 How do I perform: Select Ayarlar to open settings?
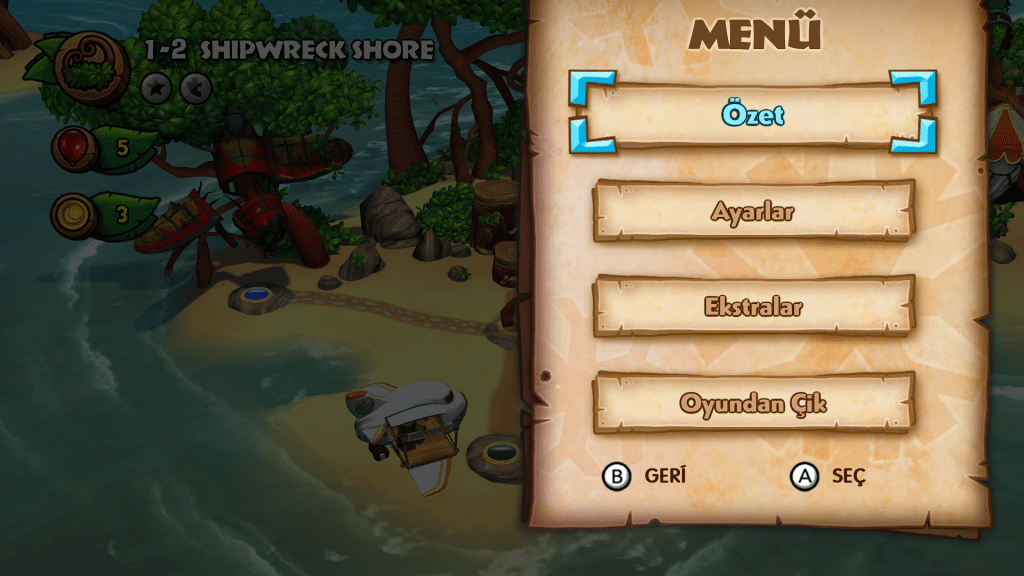[x=753, y=211]
